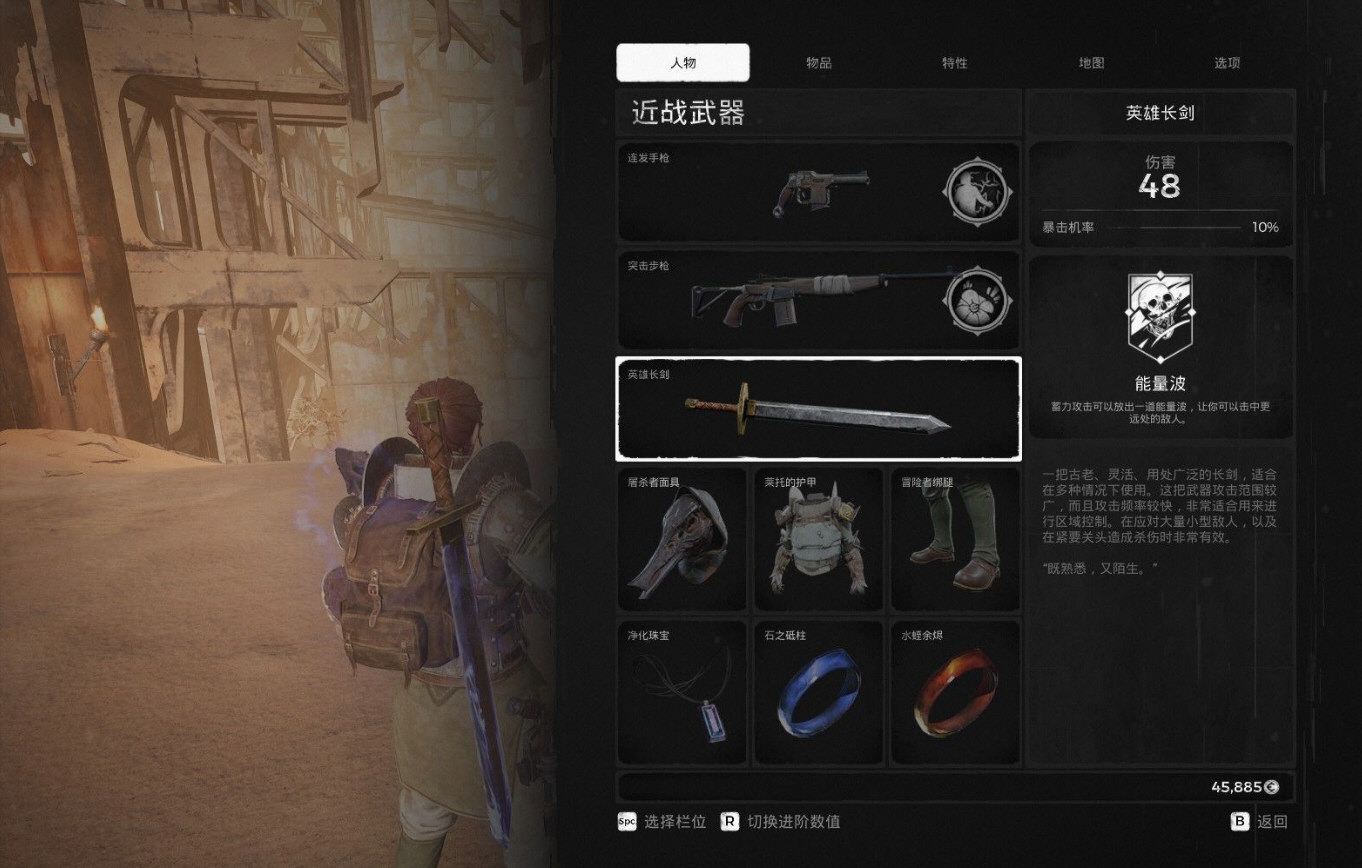Select the 屠杀者面具 helmet slot

(682, 540)
